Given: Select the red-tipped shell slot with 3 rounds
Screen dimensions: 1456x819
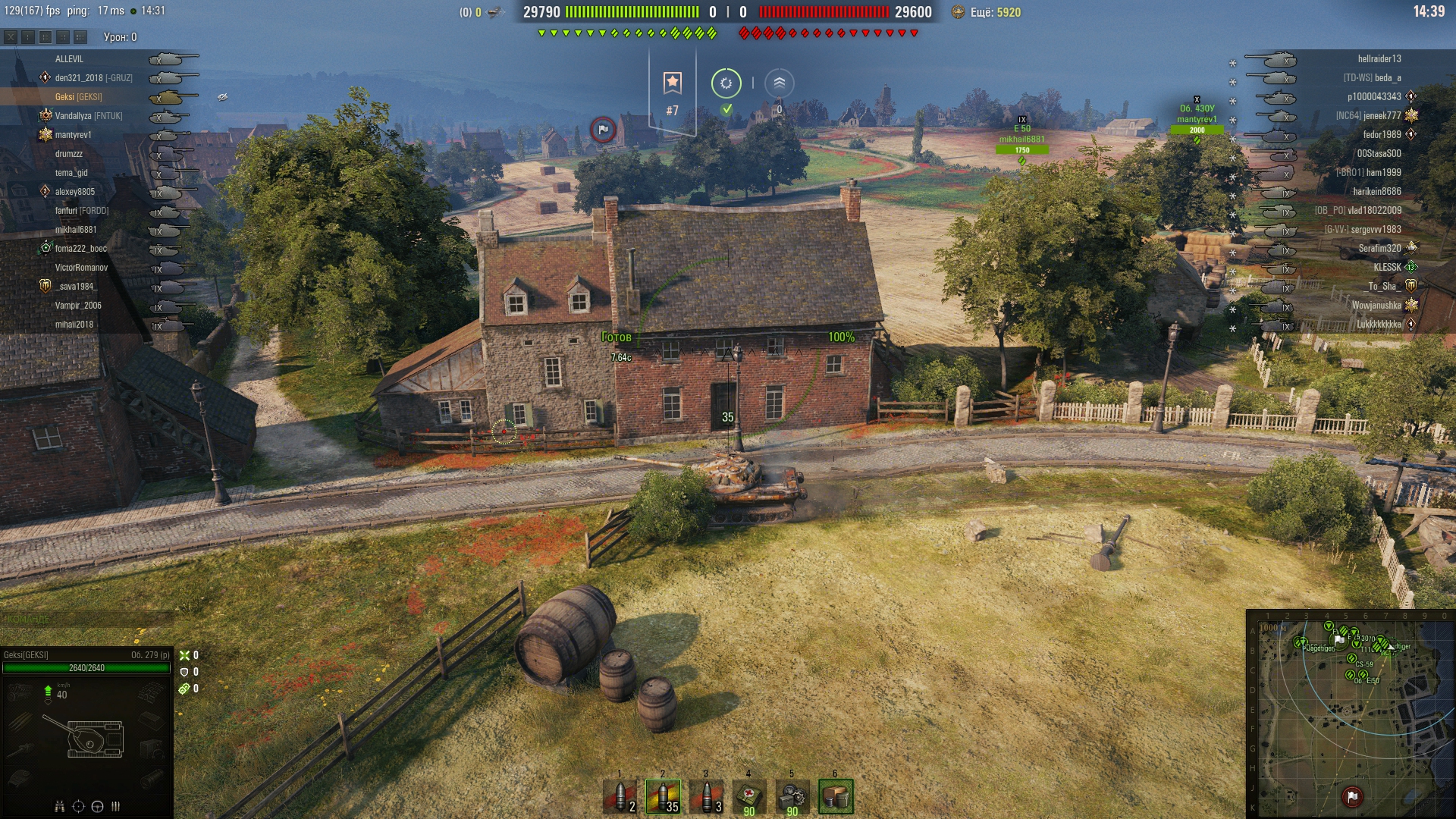Looking at the screenshot, I should [706, 796].
